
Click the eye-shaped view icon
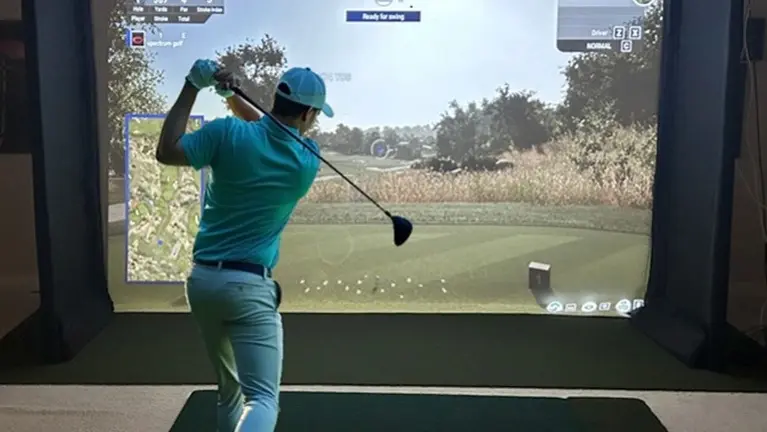(x=588, y=306)
